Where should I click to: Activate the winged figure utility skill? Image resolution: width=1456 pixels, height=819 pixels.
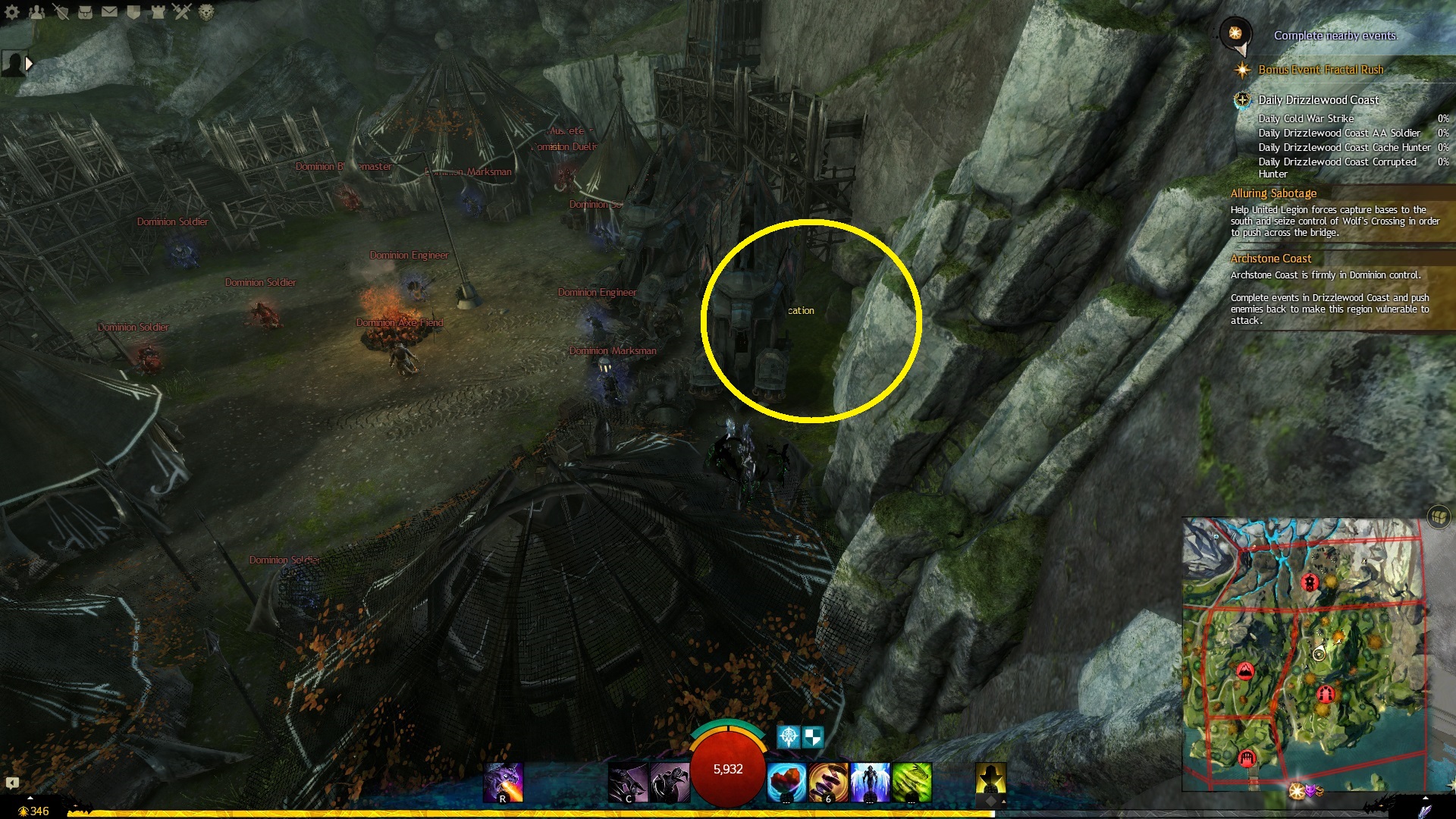pos(870,783)
